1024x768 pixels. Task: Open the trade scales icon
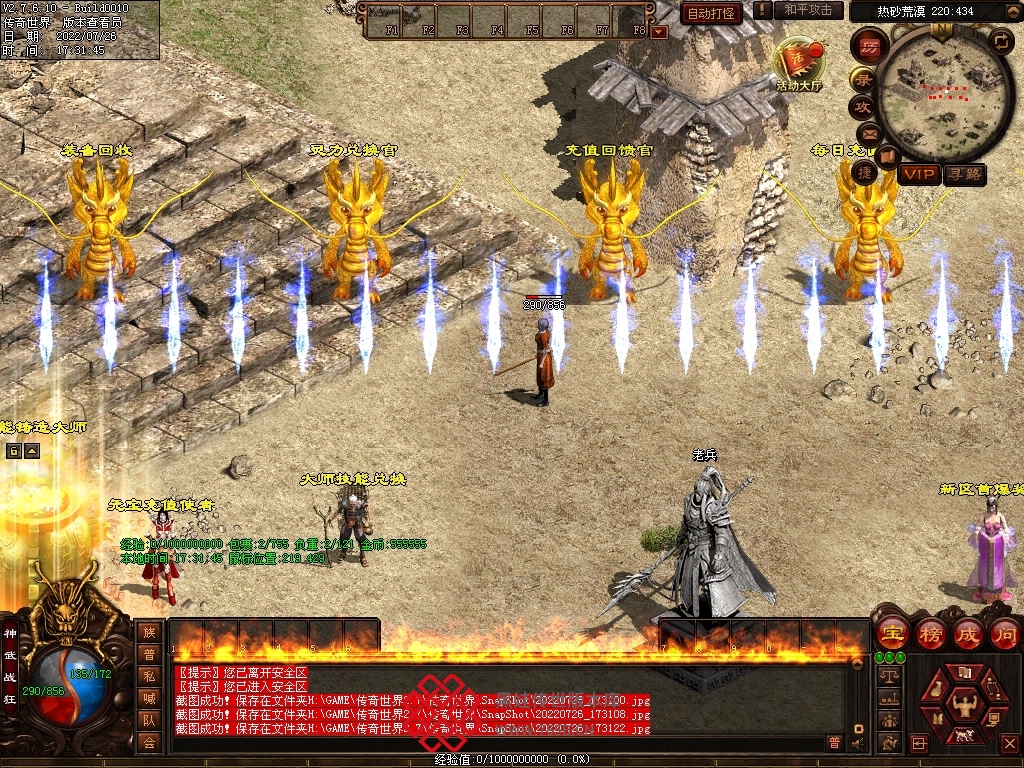[x=888, y=676]
